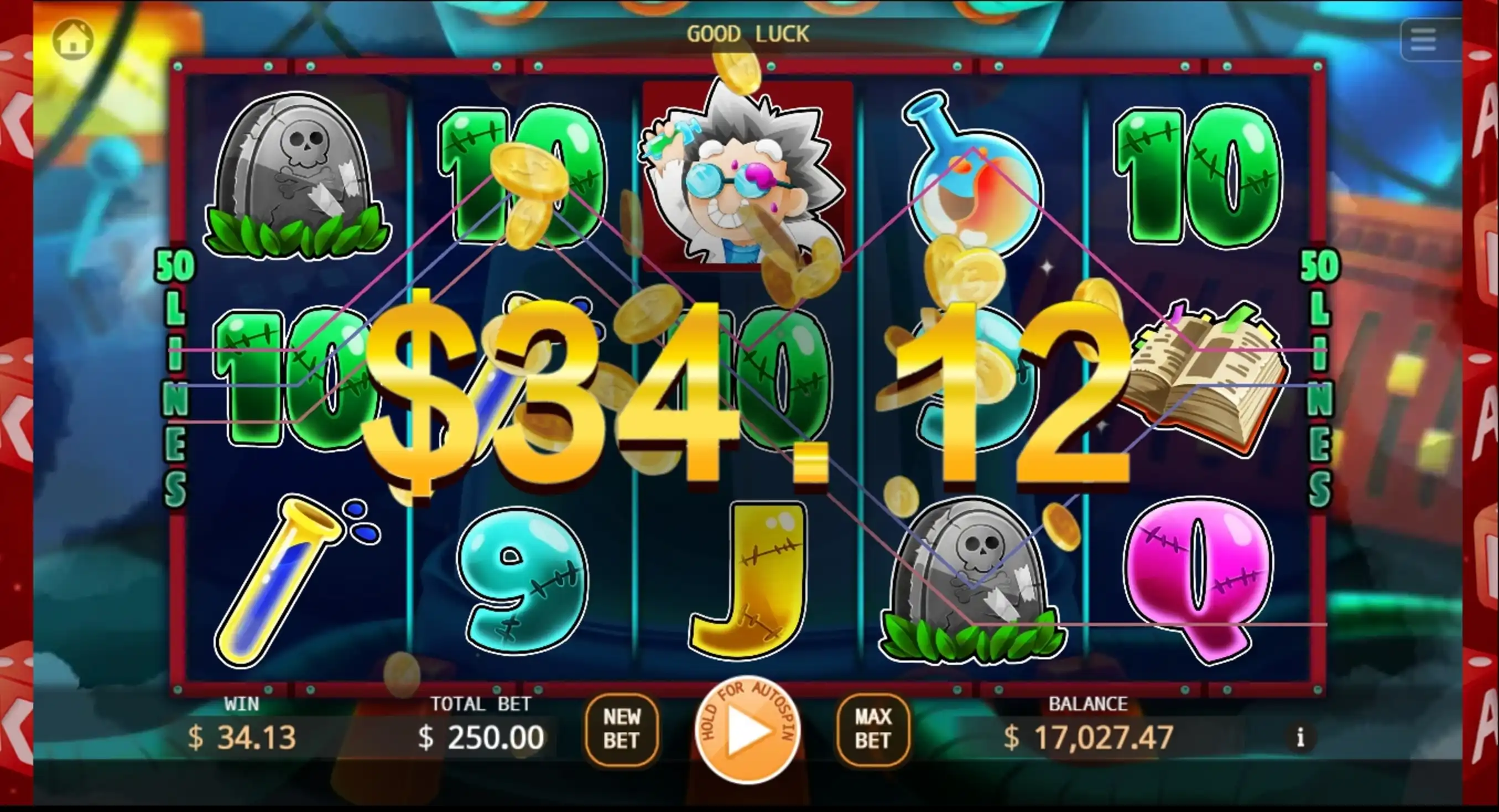1499x812 pixels.
Task: Go to the home screen
Action: [x=73, y=40]
